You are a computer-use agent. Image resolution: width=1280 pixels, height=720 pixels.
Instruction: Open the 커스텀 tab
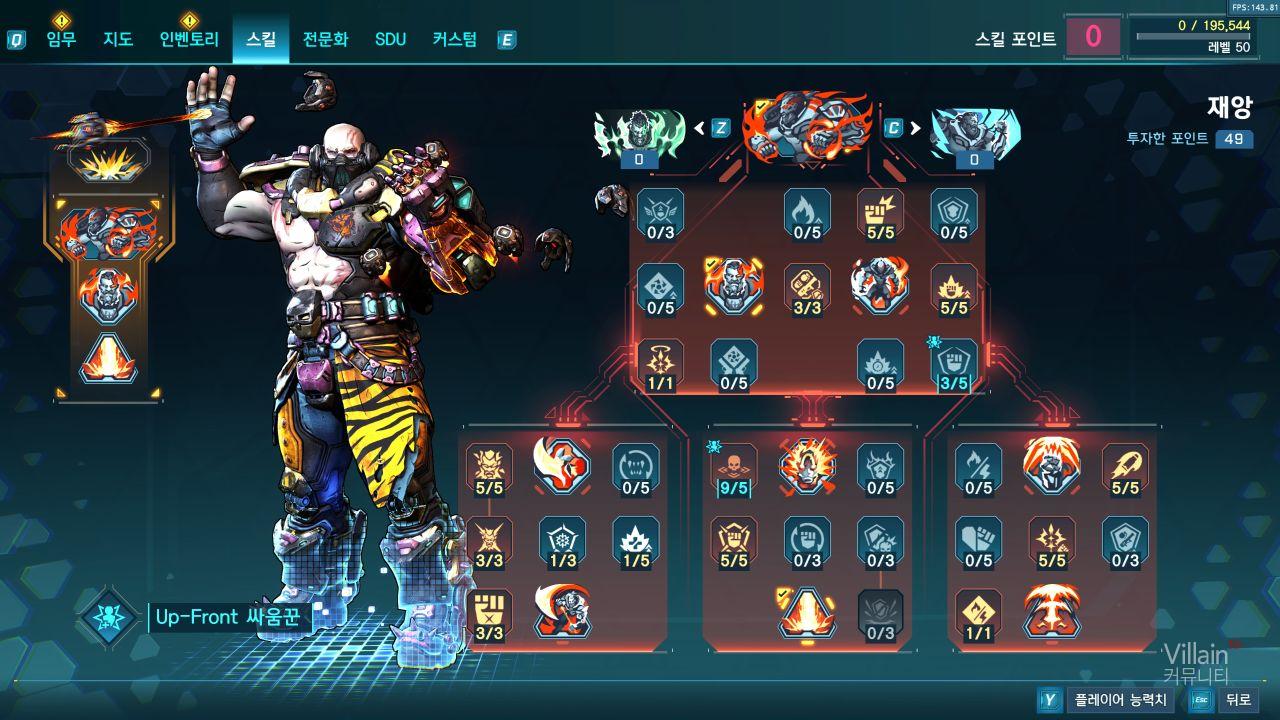click(455, 40)
